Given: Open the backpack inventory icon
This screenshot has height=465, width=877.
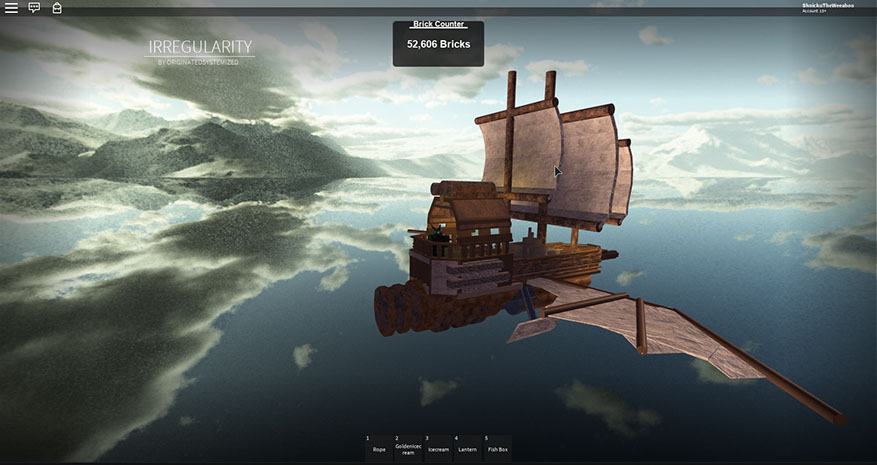Looking at the screenshot, I should (57, 7).
